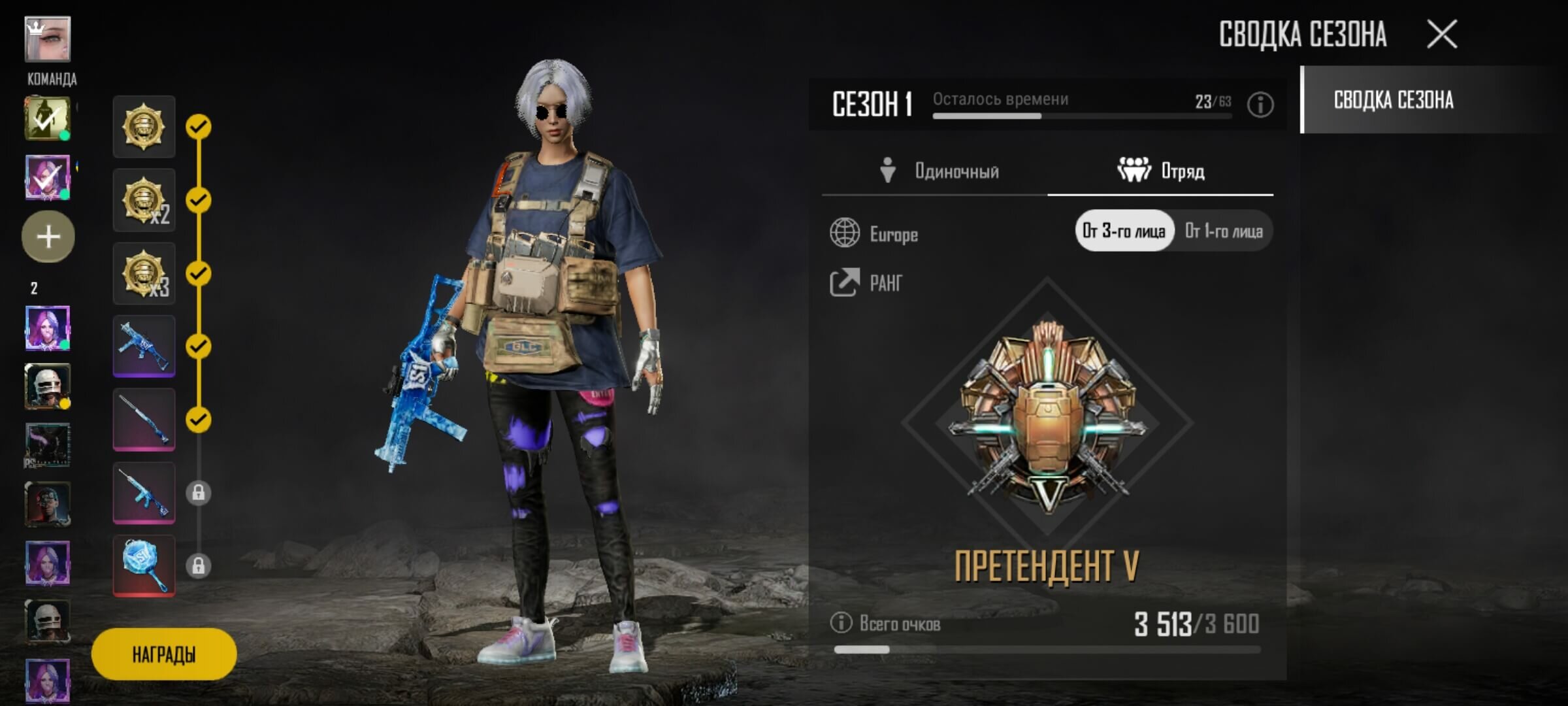Show info about Всего очков total points
The height and width of the screenshot is (706, 1568).
(841, 622)
